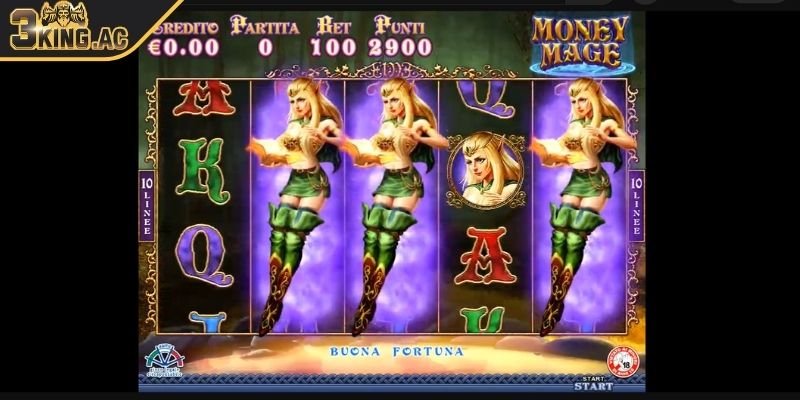The image size is (800, 400).
Task: Select the left 10 Linee paylines tab
Action: pos(147,205)
